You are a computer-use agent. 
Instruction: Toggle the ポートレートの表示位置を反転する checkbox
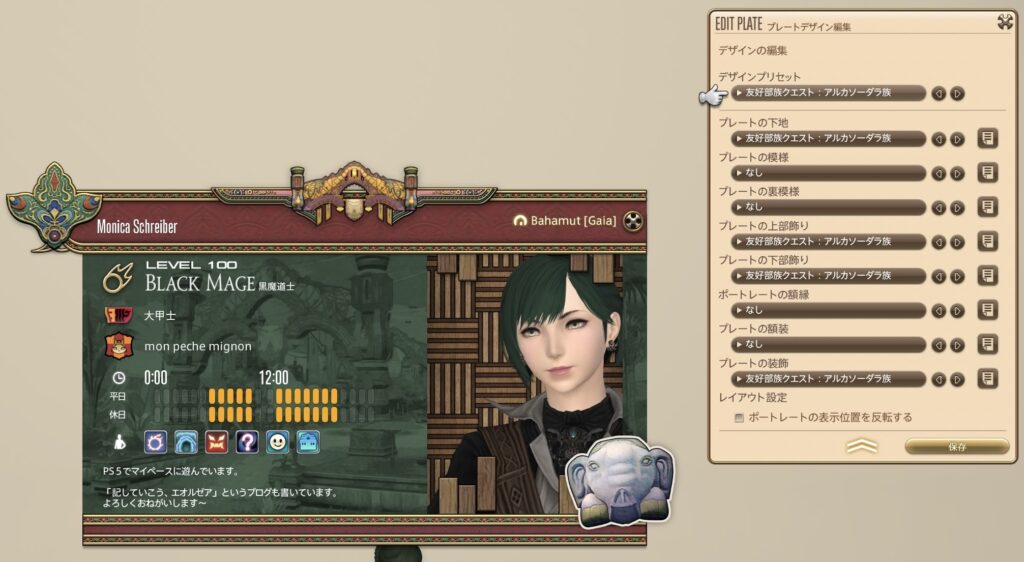[x=739, y=418]
